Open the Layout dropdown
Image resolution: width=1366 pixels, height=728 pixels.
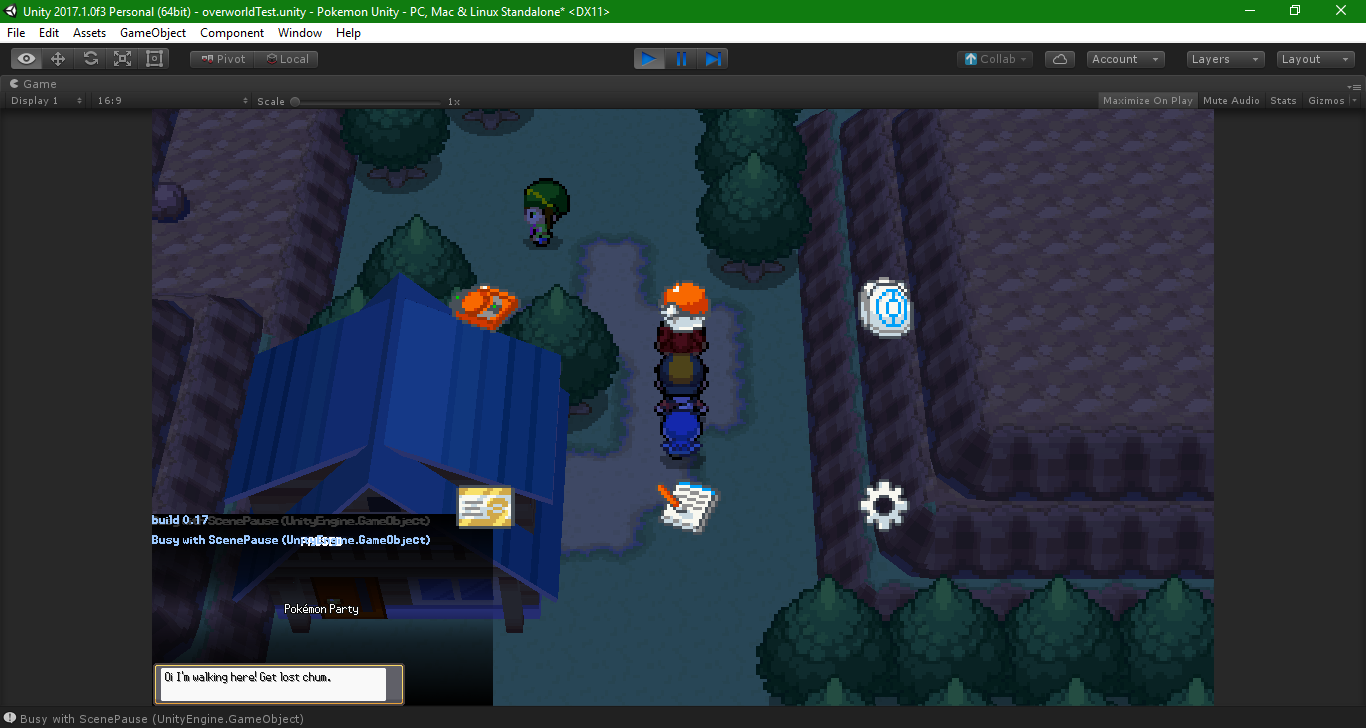(x=1313, y=58)
